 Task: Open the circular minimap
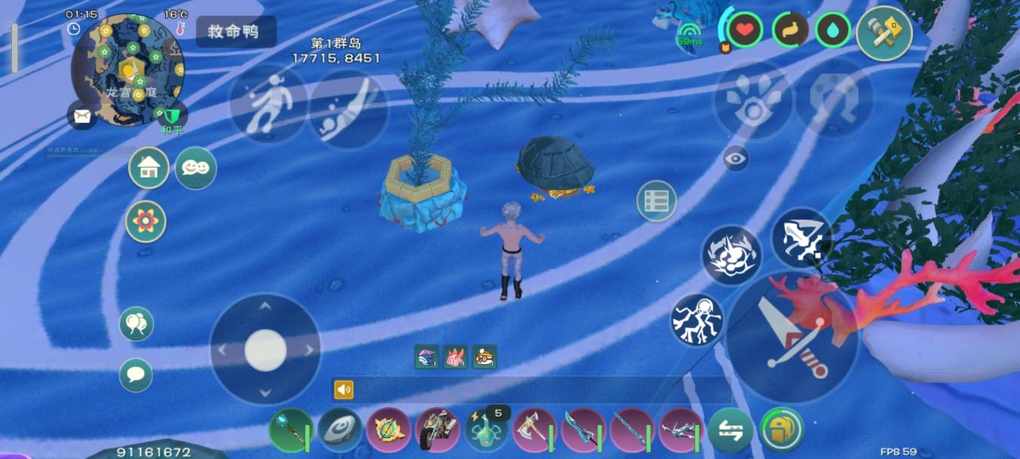tap(127, 70)
